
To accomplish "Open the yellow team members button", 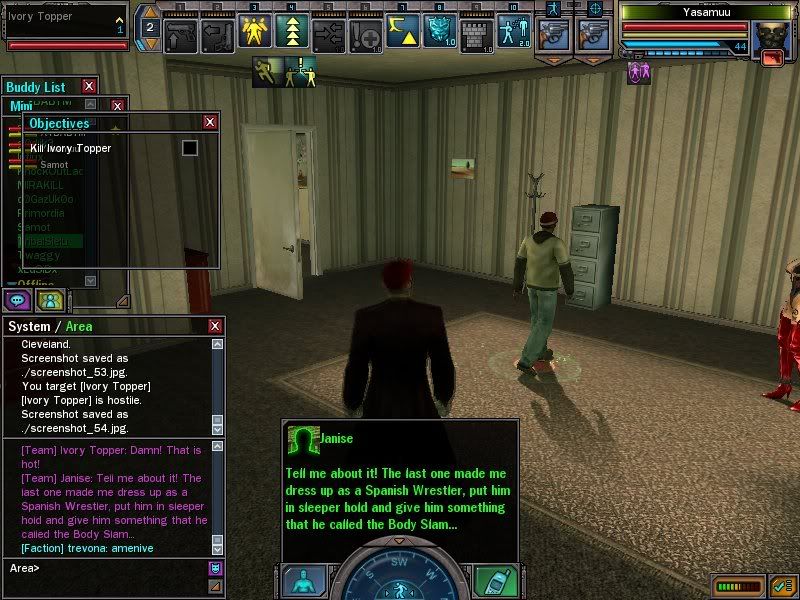I will [50, 299].
